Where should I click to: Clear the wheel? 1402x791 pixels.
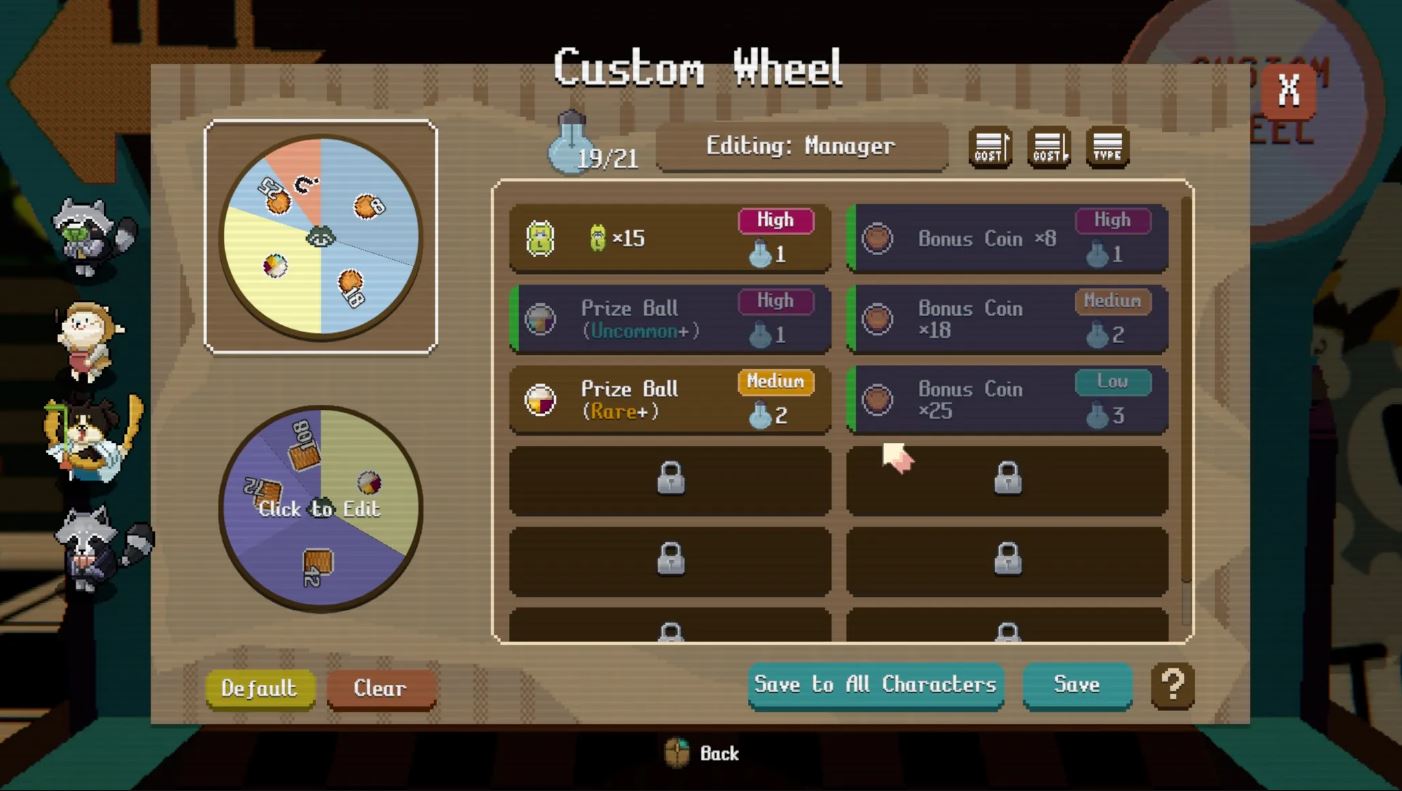pyautogui.click(x=380, y=688)
